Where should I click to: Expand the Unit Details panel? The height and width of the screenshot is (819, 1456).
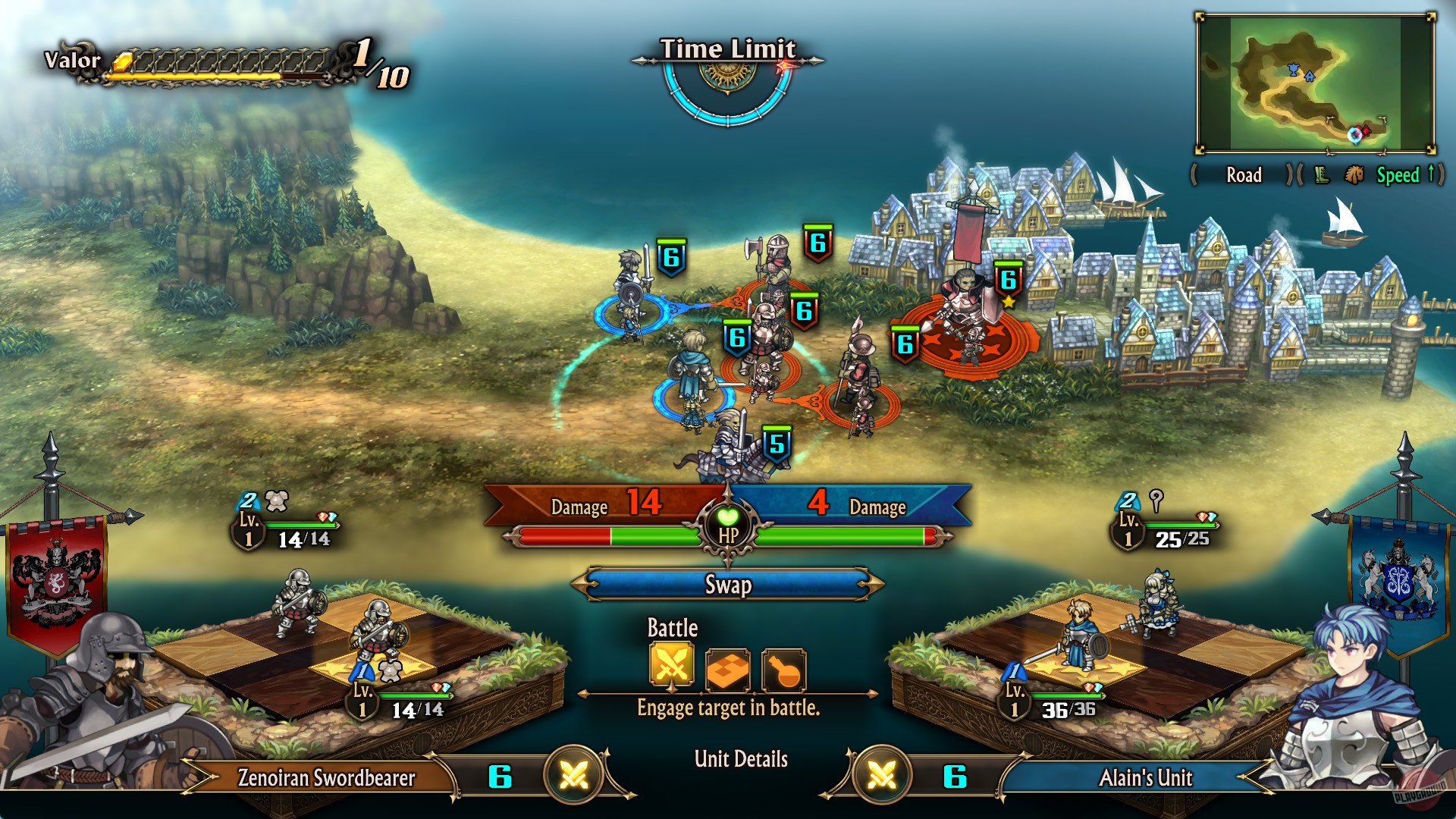pyautogui.click(x=741, y=758)
